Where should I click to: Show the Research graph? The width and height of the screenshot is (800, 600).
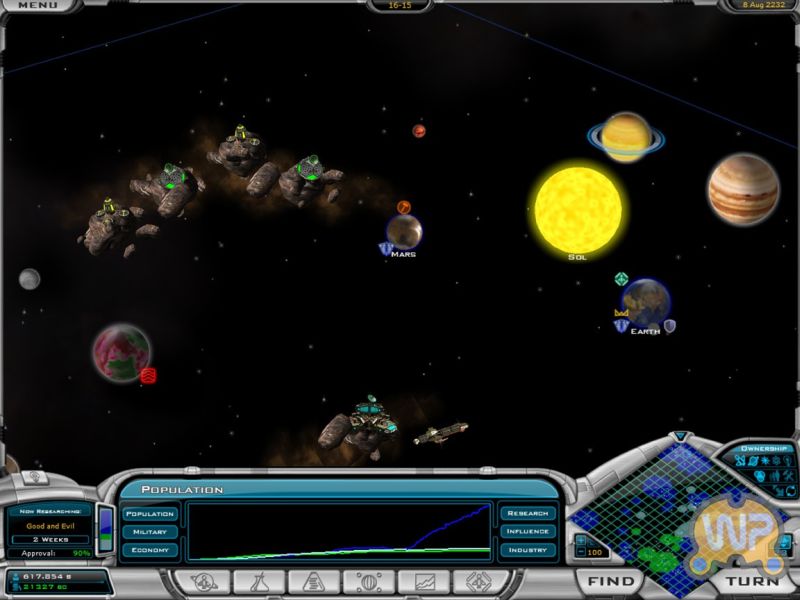point(527,514)
